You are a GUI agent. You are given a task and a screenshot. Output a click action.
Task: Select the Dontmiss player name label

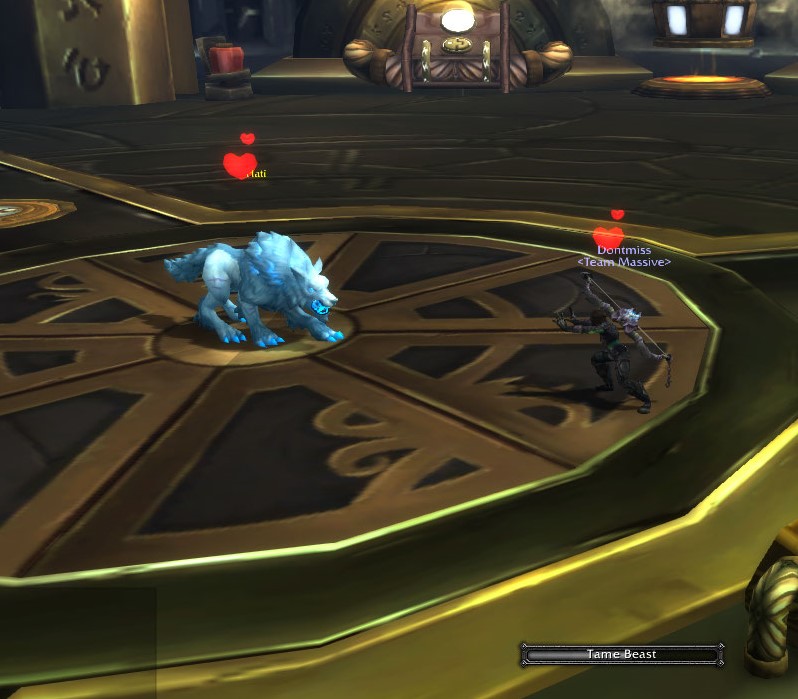point(624,250)
